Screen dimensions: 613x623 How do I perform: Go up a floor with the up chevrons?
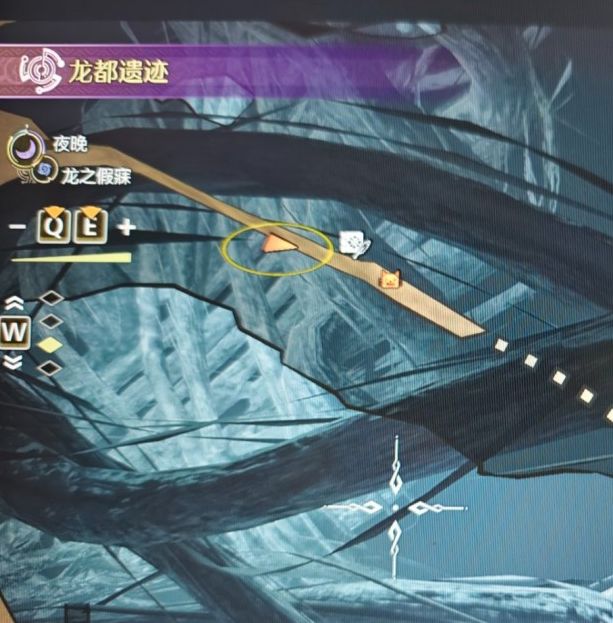tap(15, 302)
